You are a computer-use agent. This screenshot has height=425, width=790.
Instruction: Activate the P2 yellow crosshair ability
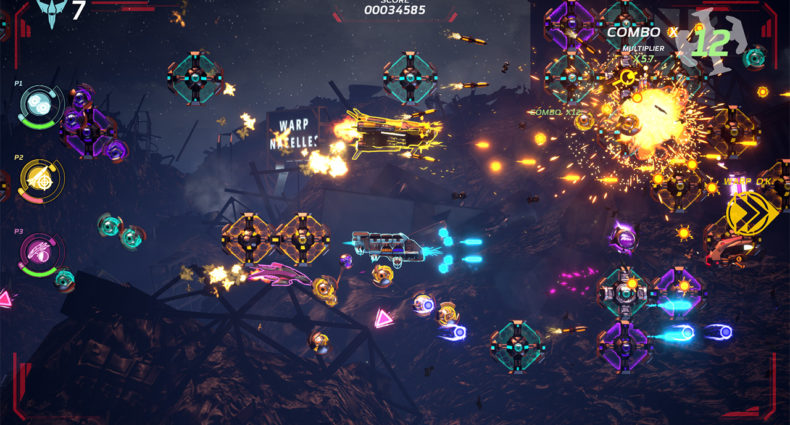(x=41, y=180)
